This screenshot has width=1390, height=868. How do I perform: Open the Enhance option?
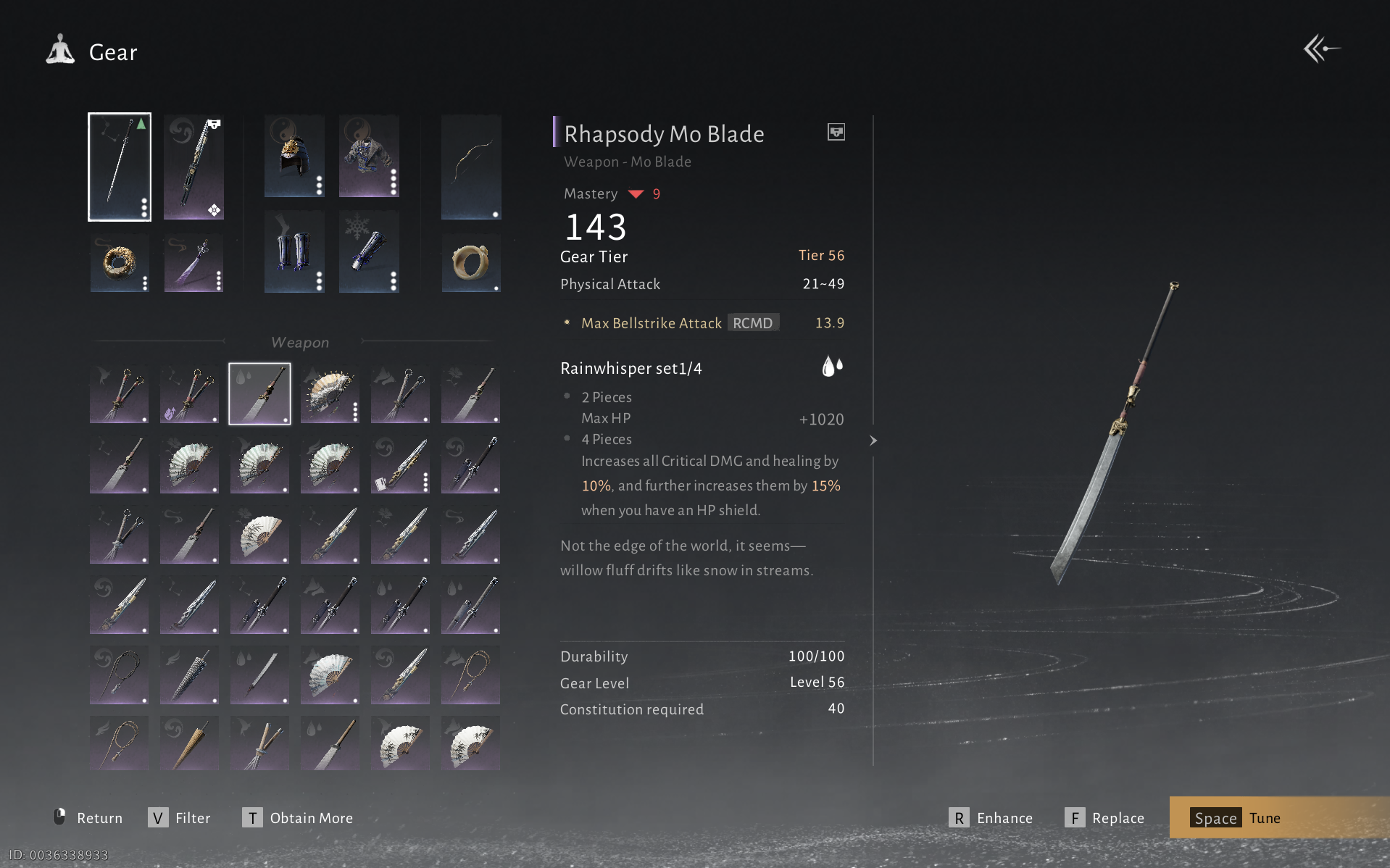tap(991, 818)
